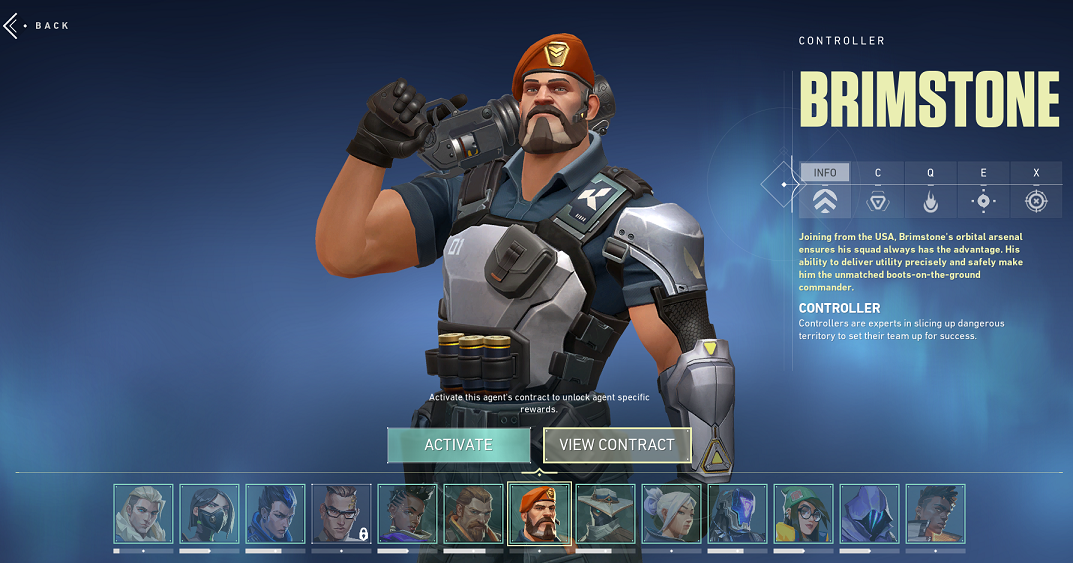The image size is (1073, 563).
Task: Select Killjoy with the green beanie
Action: (803, 513)
